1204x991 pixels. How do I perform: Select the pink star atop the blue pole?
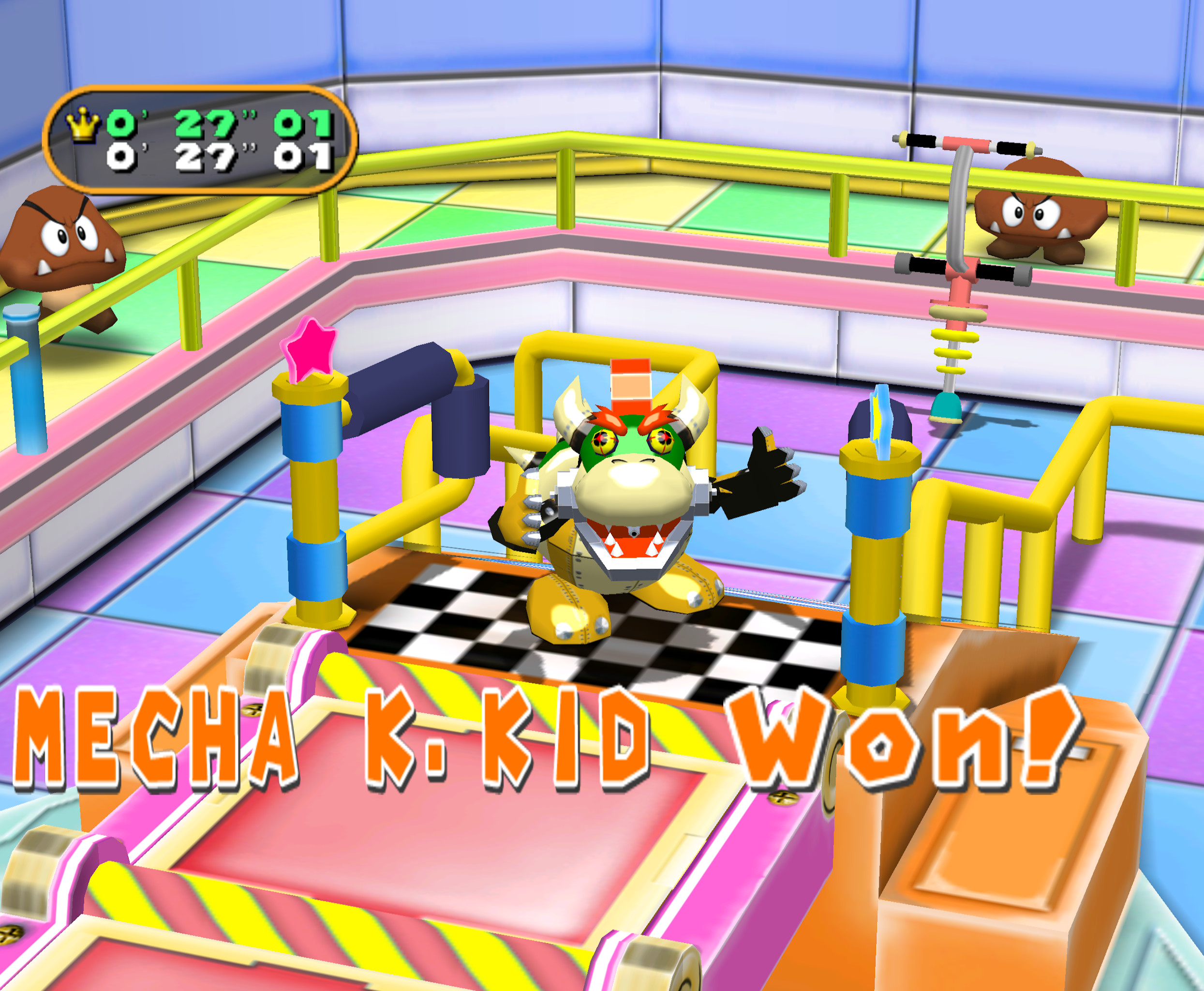pos(309,349)
